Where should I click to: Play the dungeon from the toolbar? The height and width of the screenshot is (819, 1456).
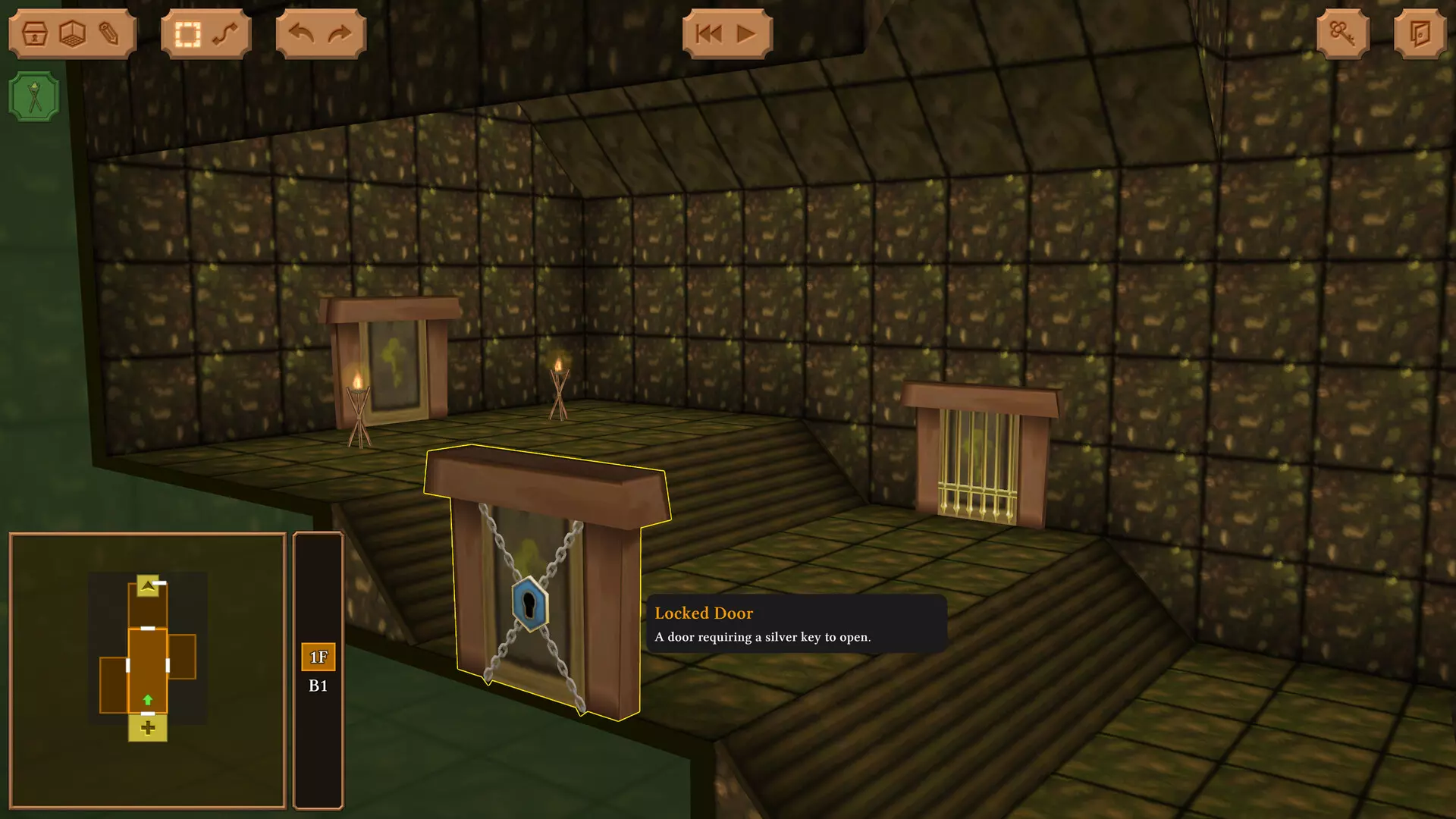[x=746, y=34]
